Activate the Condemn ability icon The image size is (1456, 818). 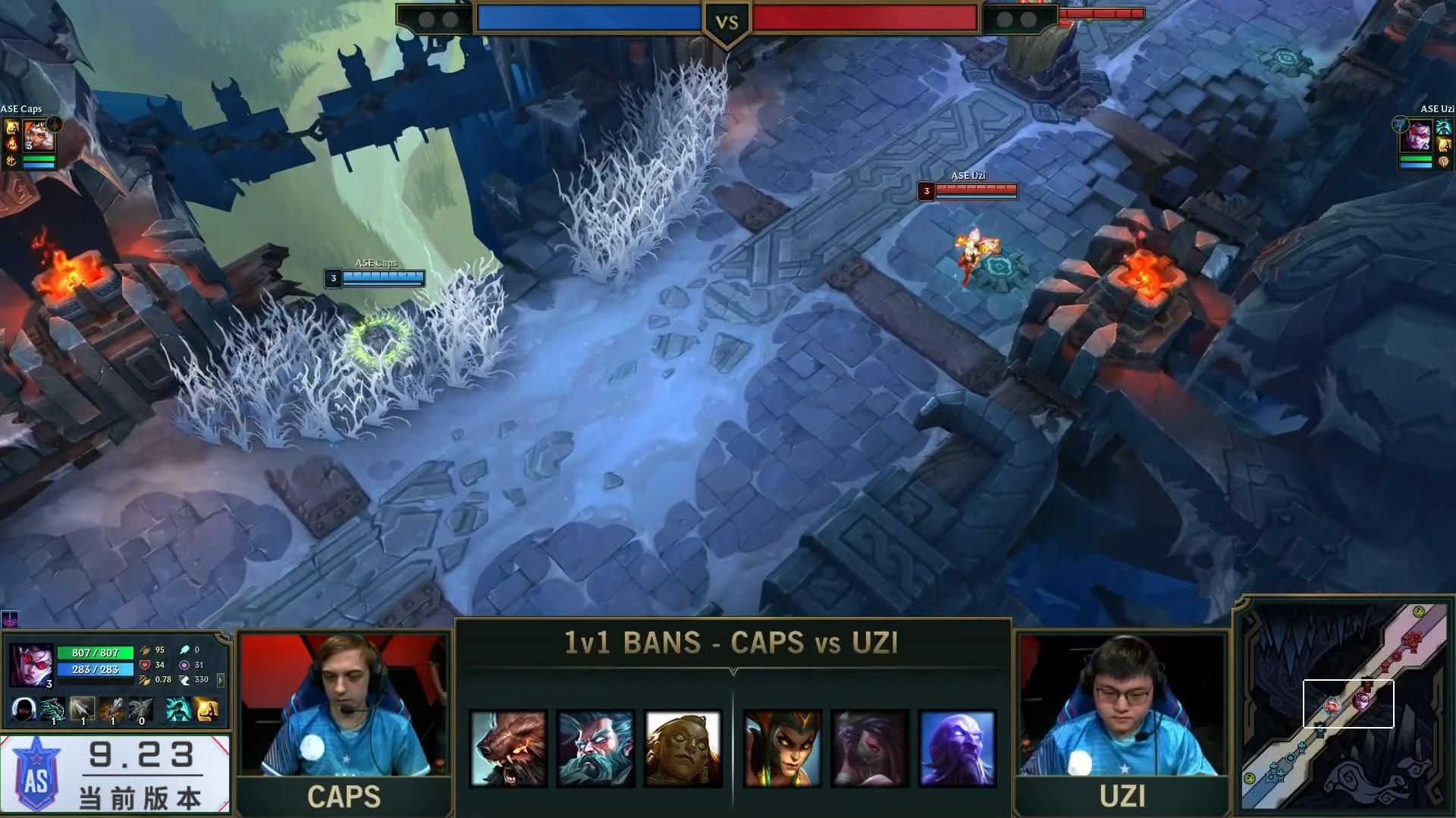pyautogui.click(x=112, y=710)
